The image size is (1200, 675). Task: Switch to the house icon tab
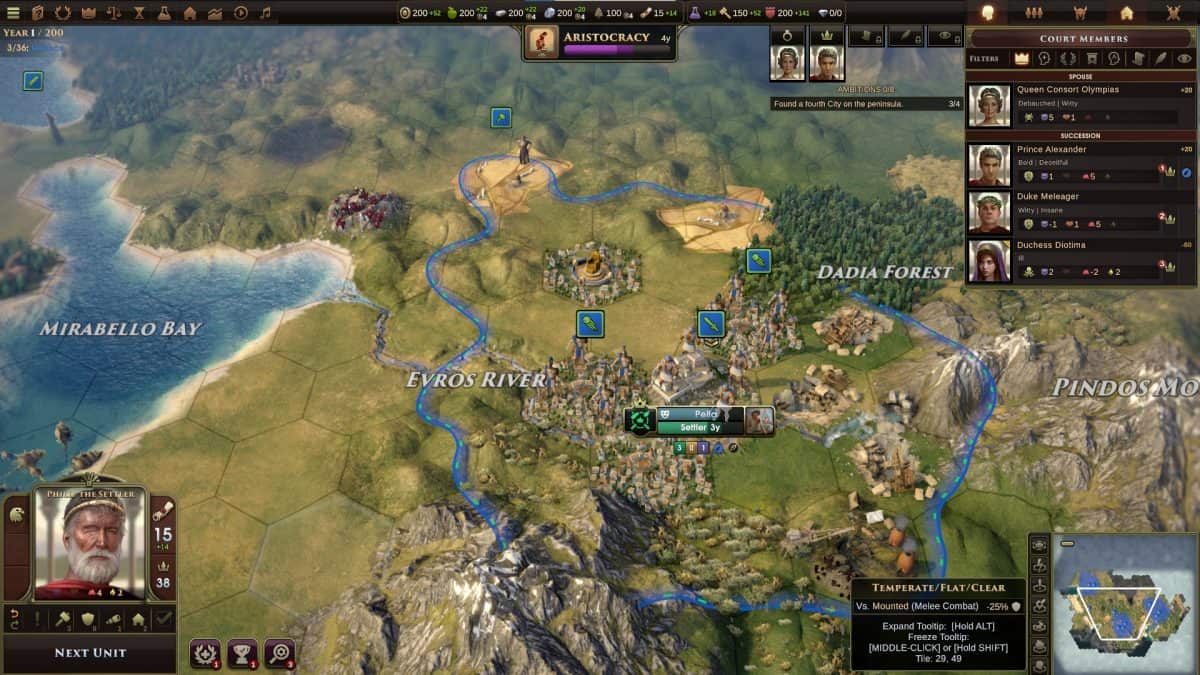(1126, 13)
